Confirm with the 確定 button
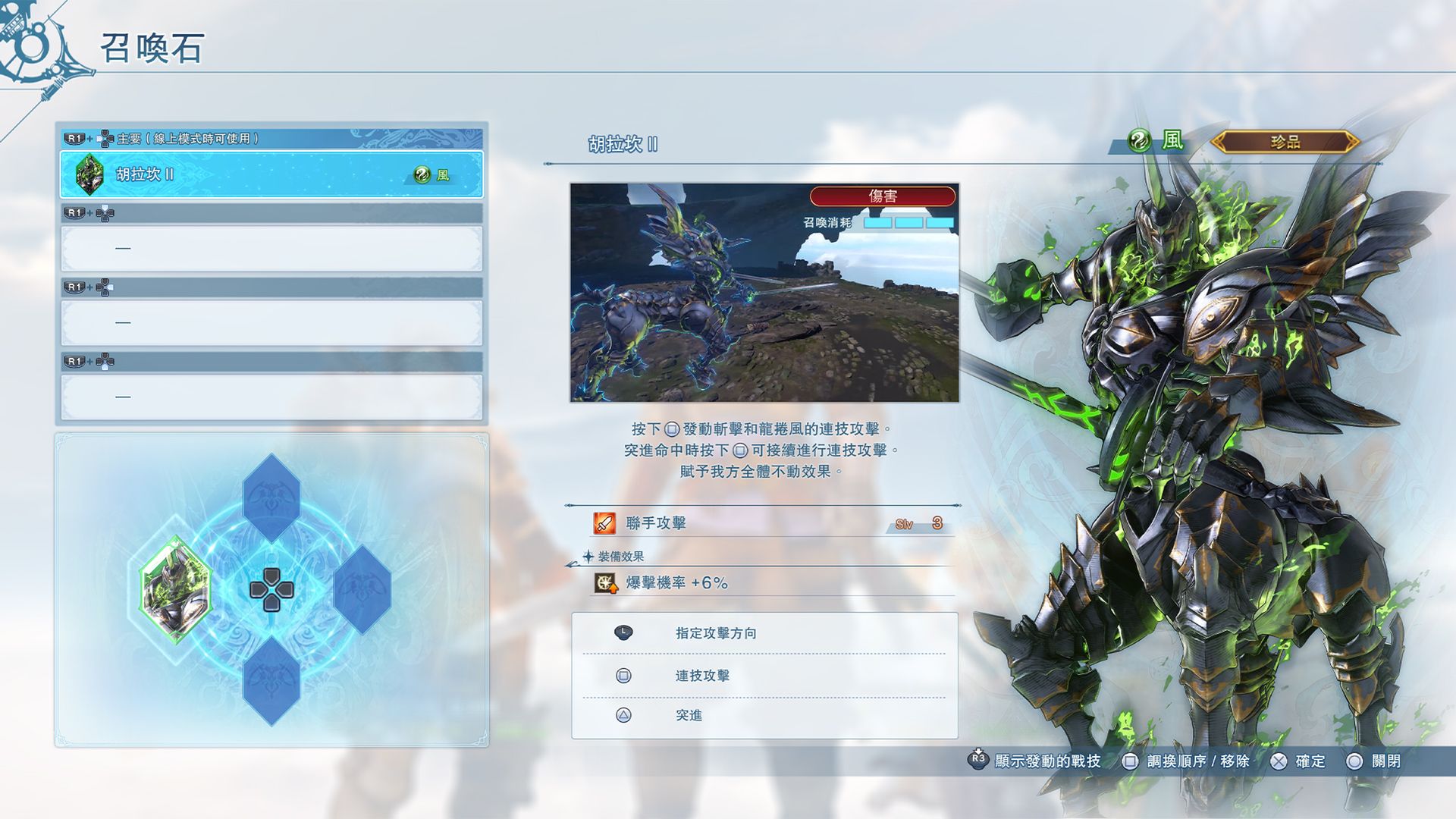The image size is (1456, 819). tap(1298, 761)
